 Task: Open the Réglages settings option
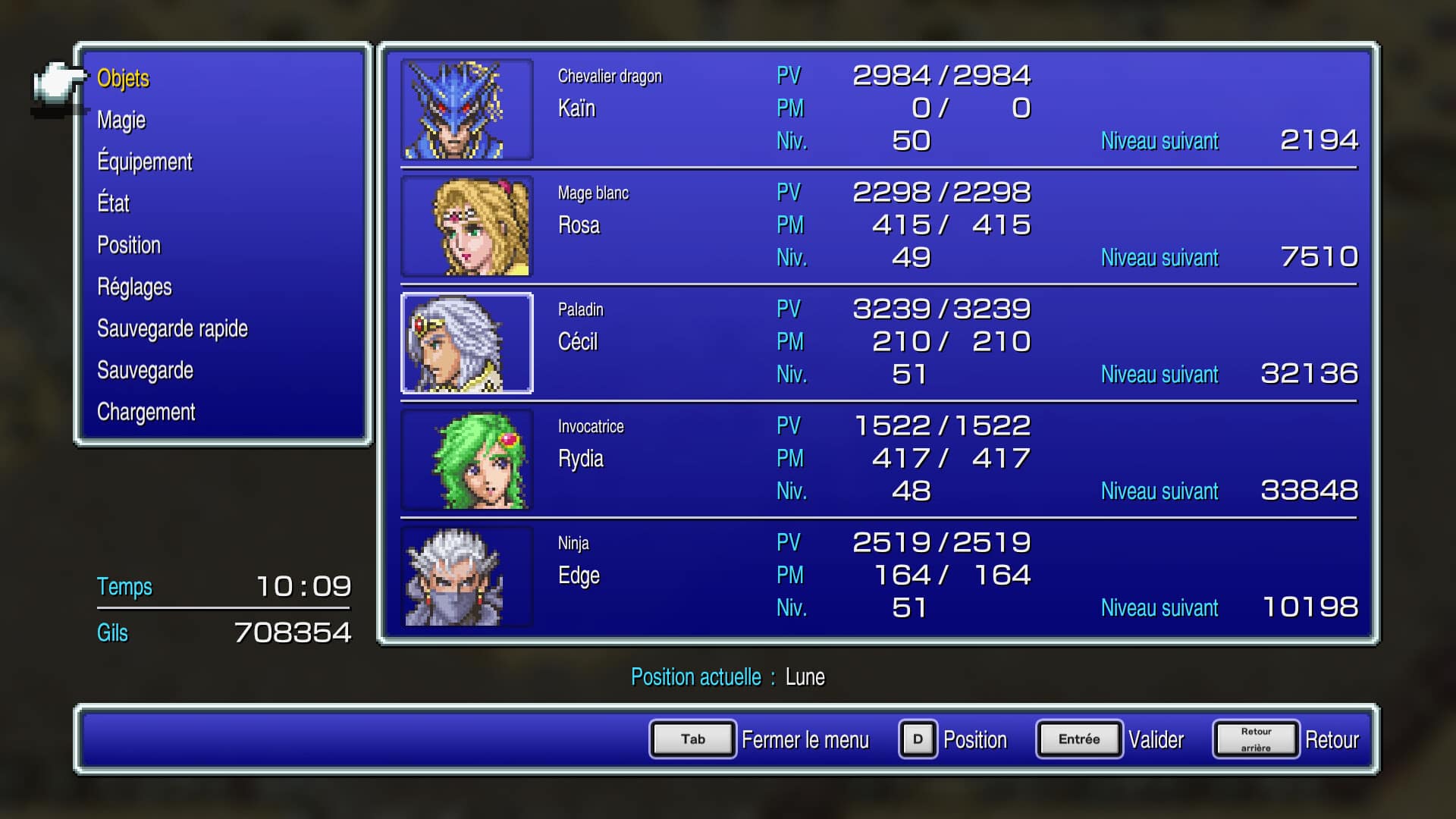(134, 287)
